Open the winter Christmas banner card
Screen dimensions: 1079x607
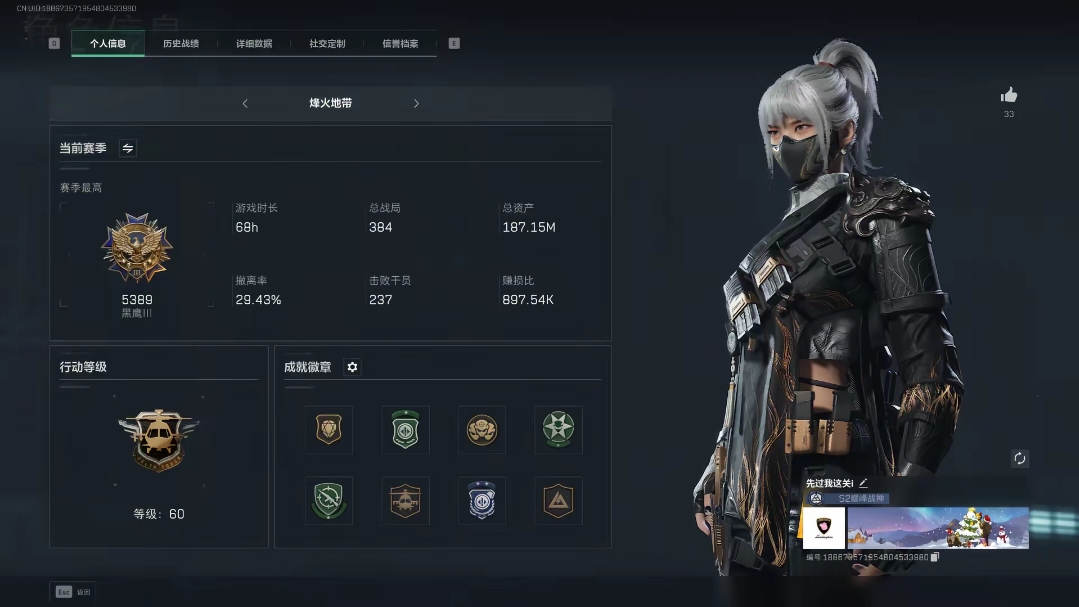coord(938,528)
